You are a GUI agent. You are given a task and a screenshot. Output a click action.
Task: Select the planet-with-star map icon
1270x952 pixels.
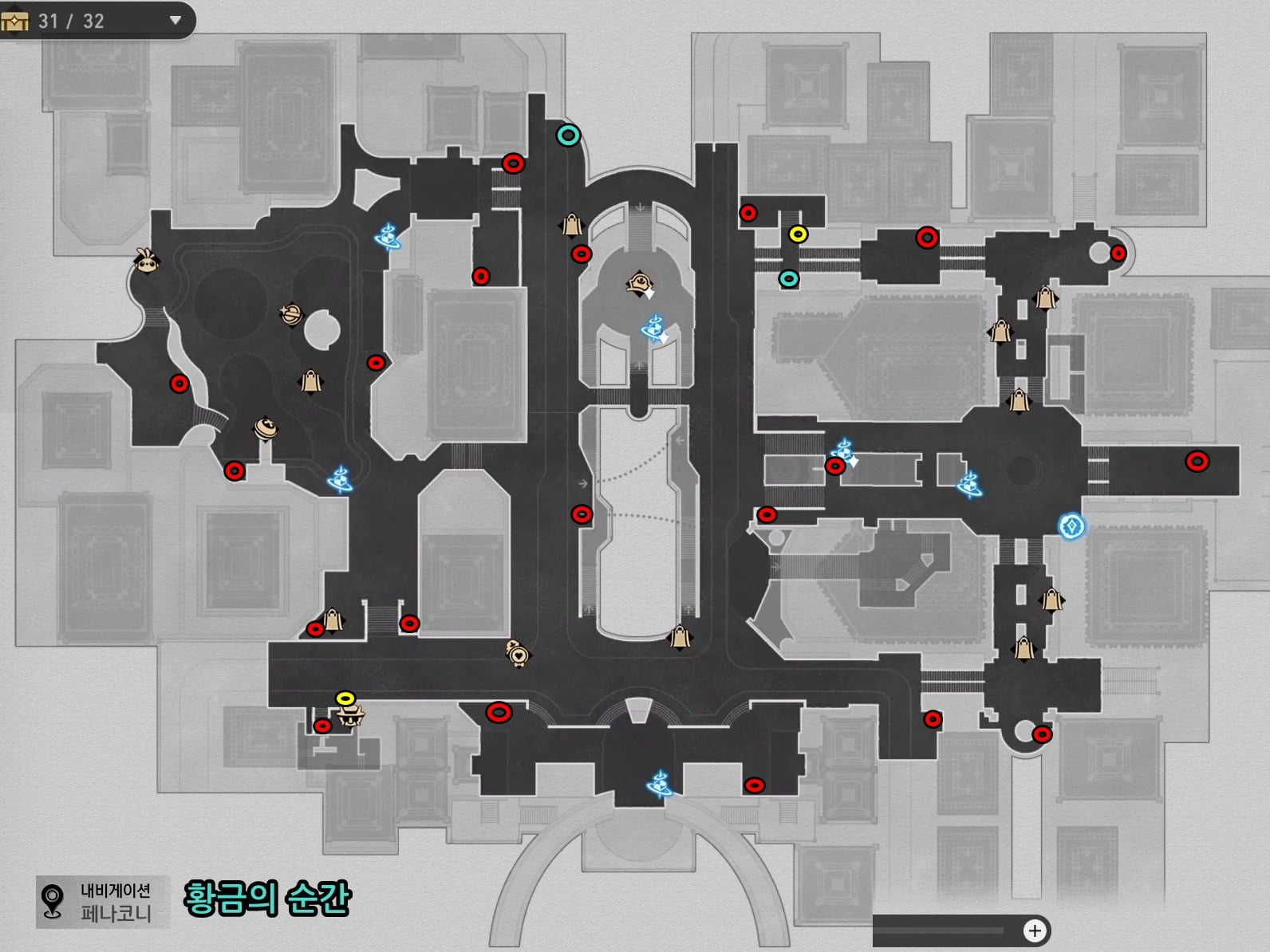[291, 314]
